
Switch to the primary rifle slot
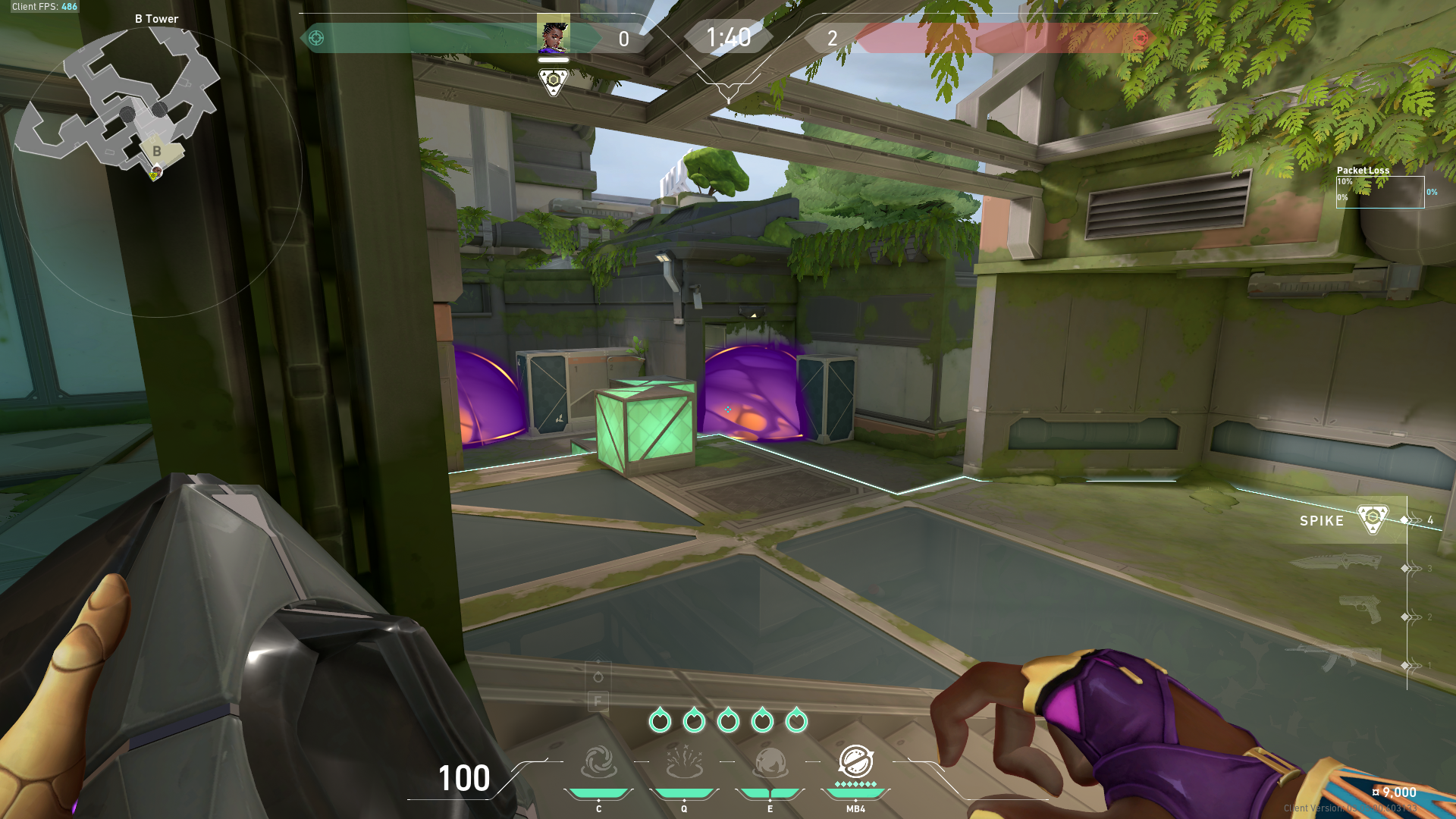point(1336,657)
